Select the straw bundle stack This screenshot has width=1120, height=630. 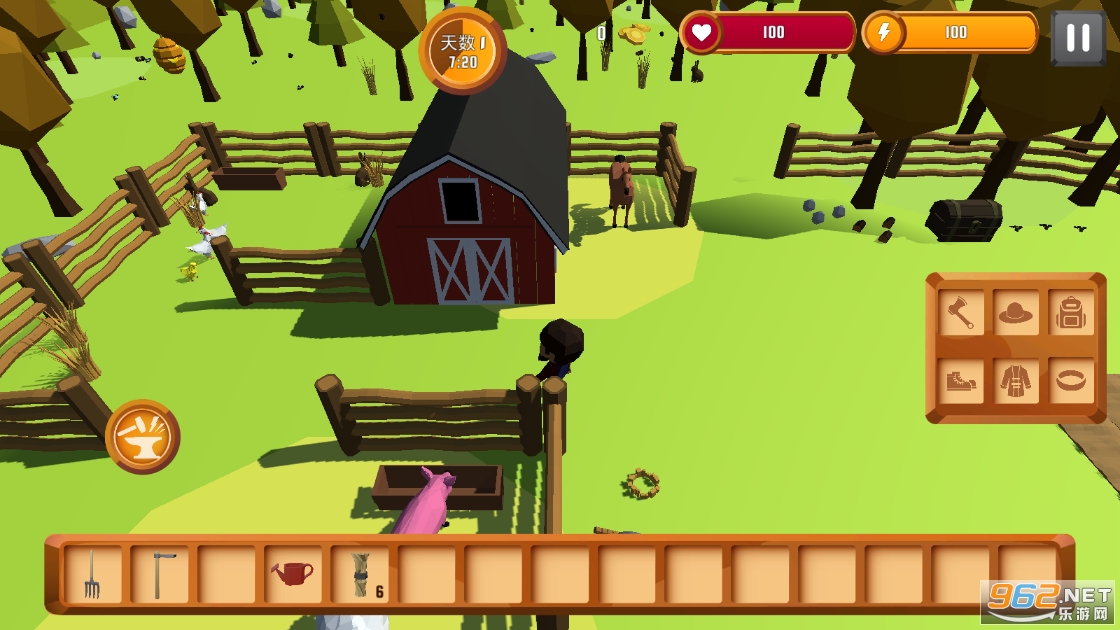tap(360, 574)
